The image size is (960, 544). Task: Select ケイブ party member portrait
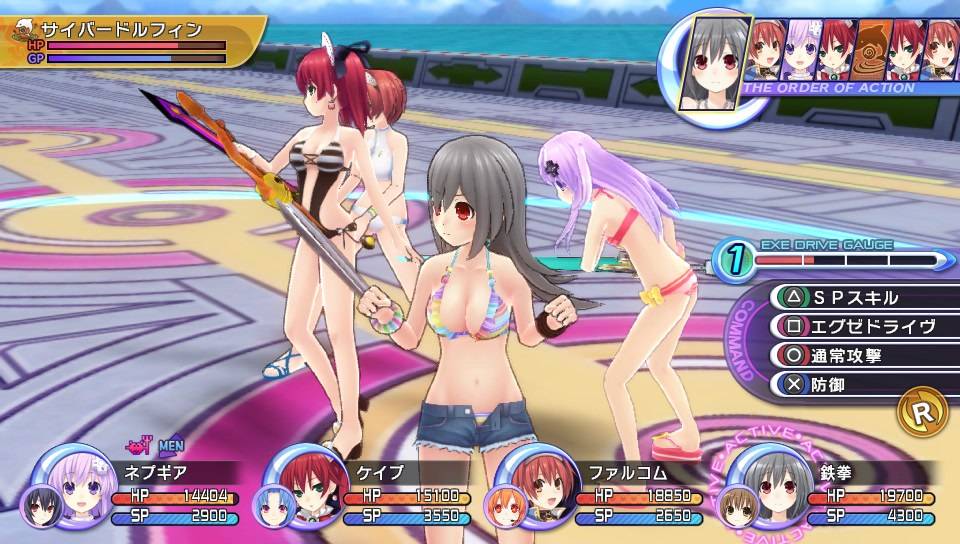(305, 486)
